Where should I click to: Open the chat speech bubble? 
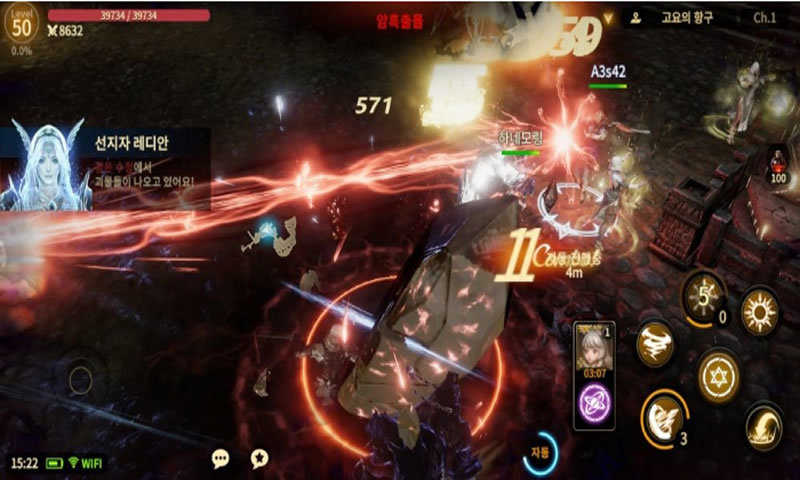click(x=221, y=458)
